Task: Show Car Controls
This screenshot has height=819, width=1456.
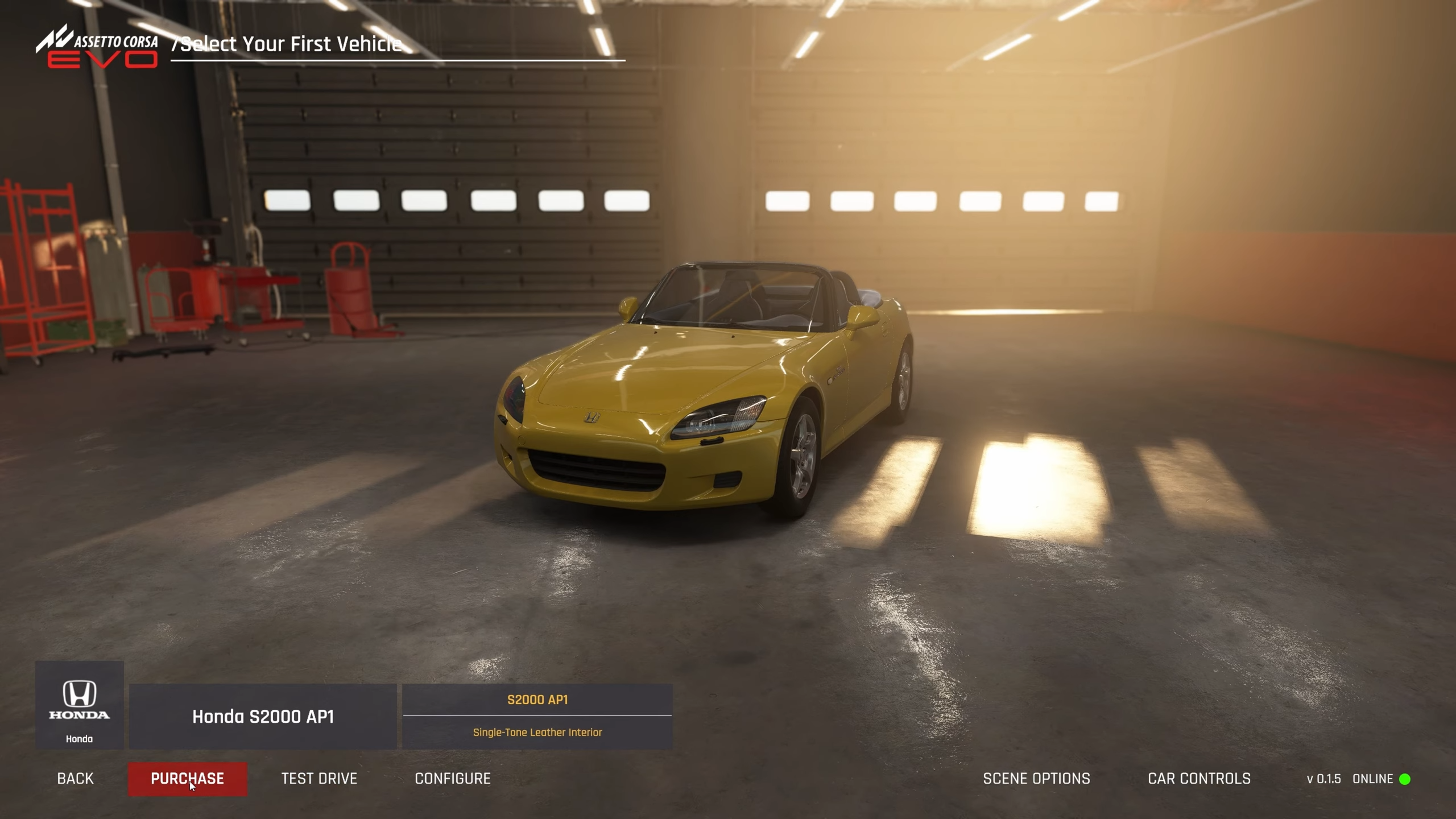Action: click(1199, 779)
